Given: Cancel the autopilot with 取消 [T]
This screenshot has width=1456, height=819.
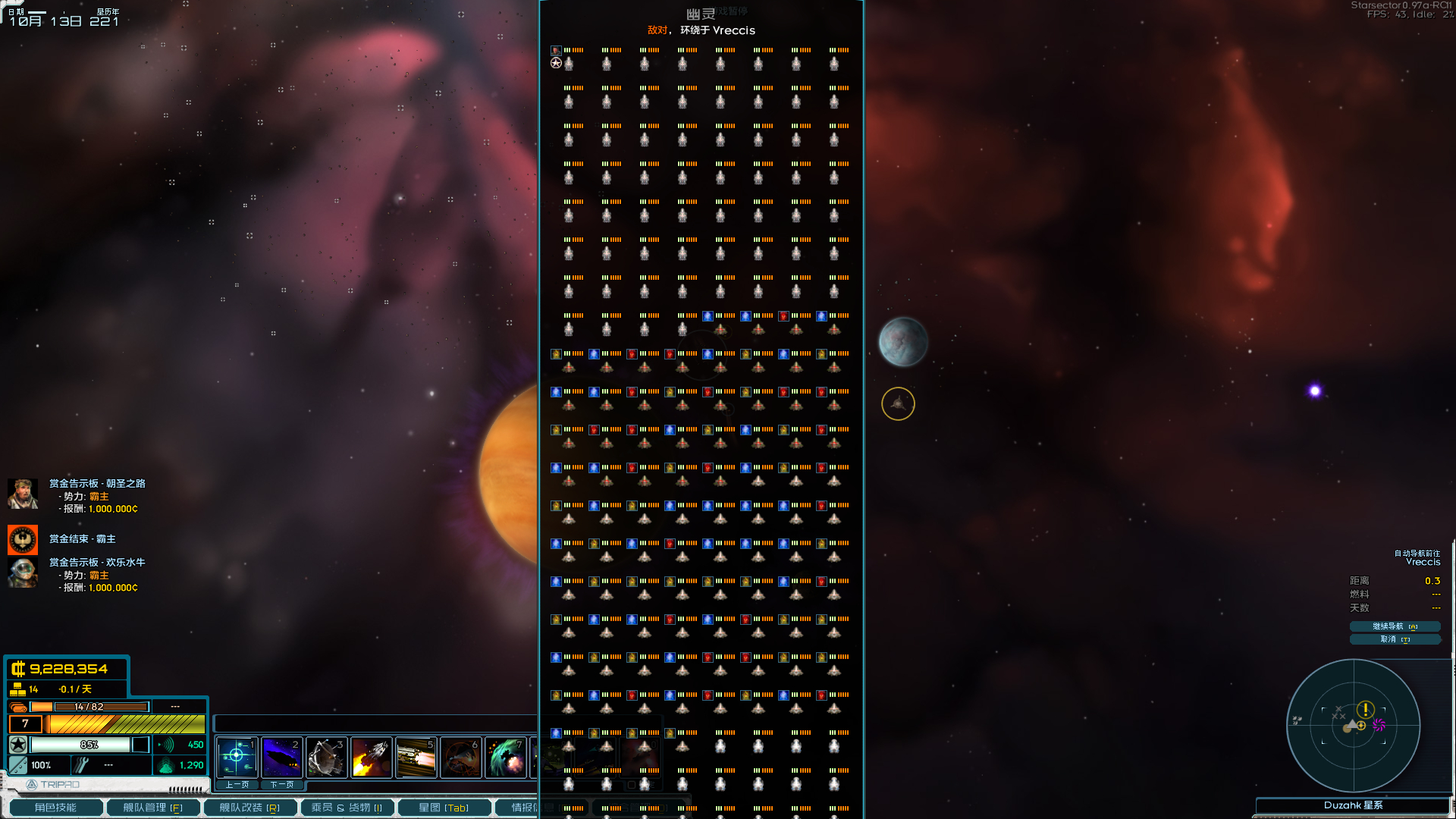Looking at the screenshot, I should point(1395,639).
